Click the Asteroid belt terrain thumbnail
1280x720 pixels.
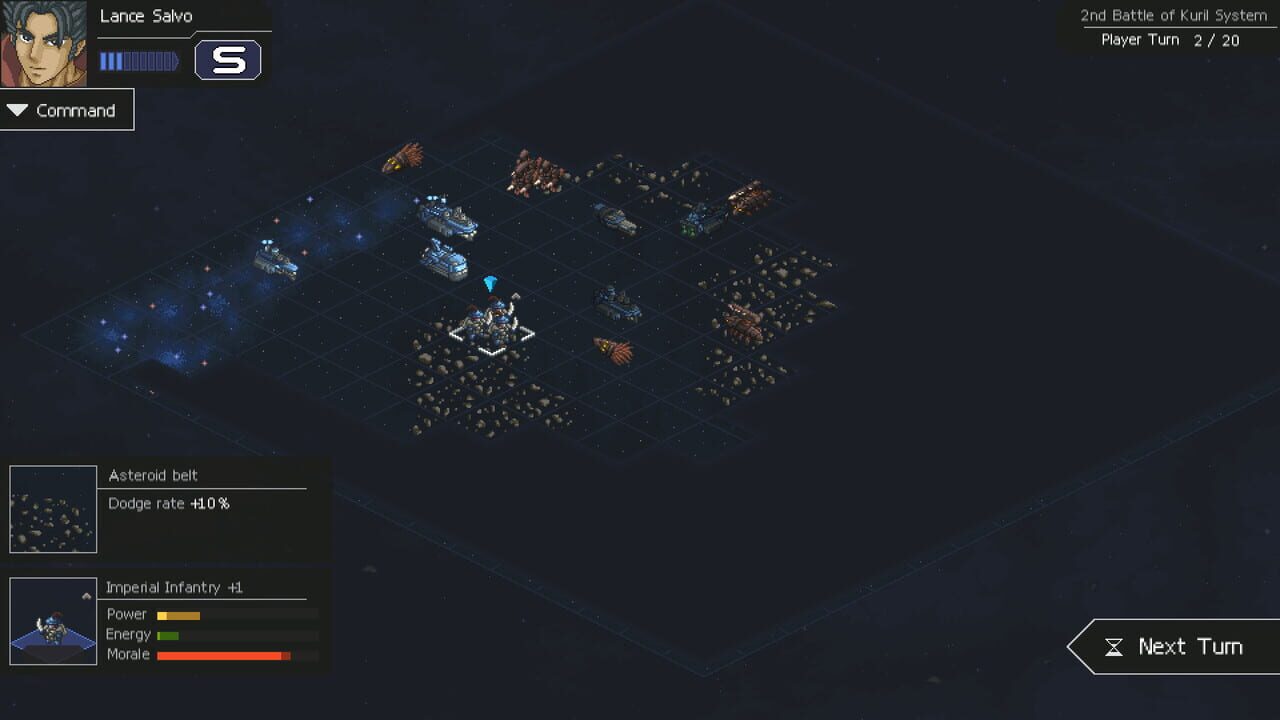click(52, 508)
